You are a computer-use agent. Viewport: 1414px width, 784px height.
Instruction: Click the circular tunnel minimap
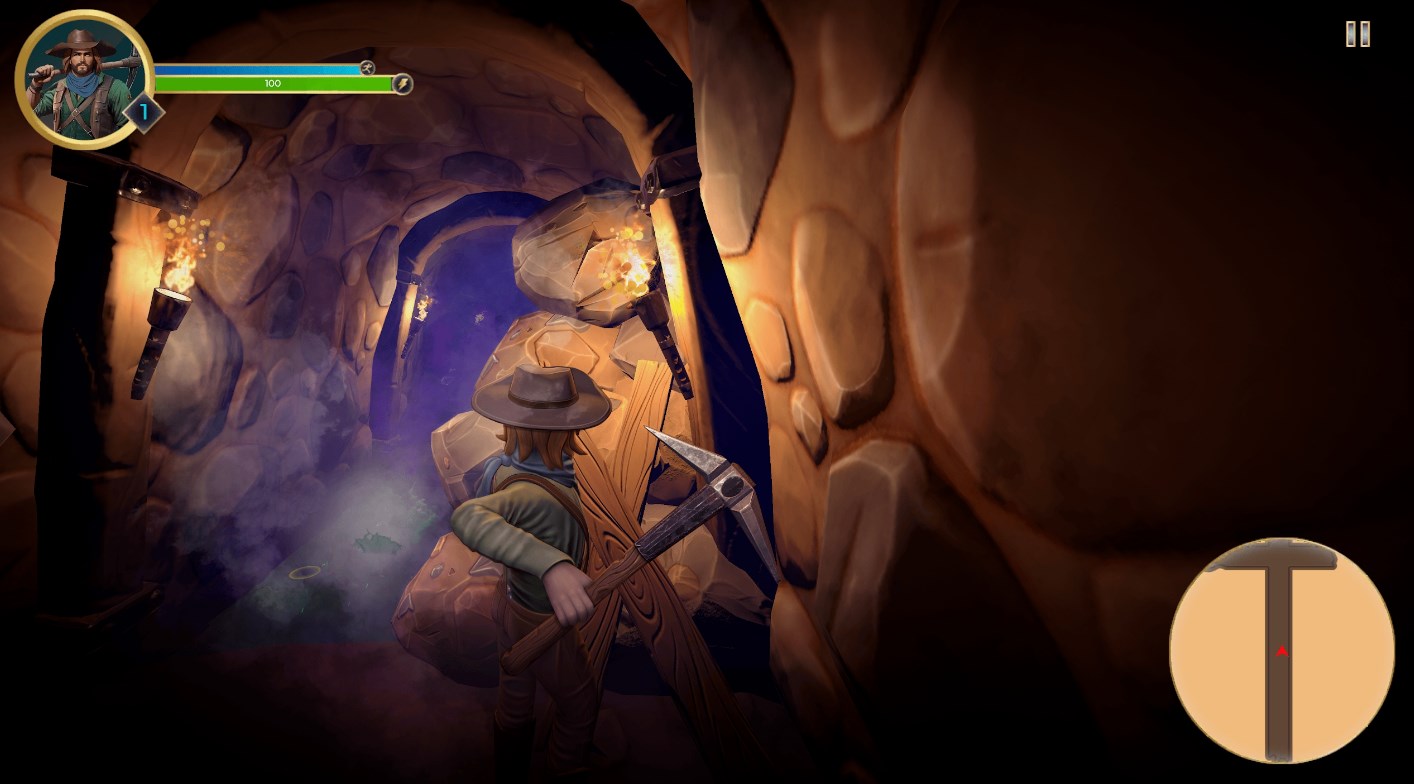click(1281, 650)
